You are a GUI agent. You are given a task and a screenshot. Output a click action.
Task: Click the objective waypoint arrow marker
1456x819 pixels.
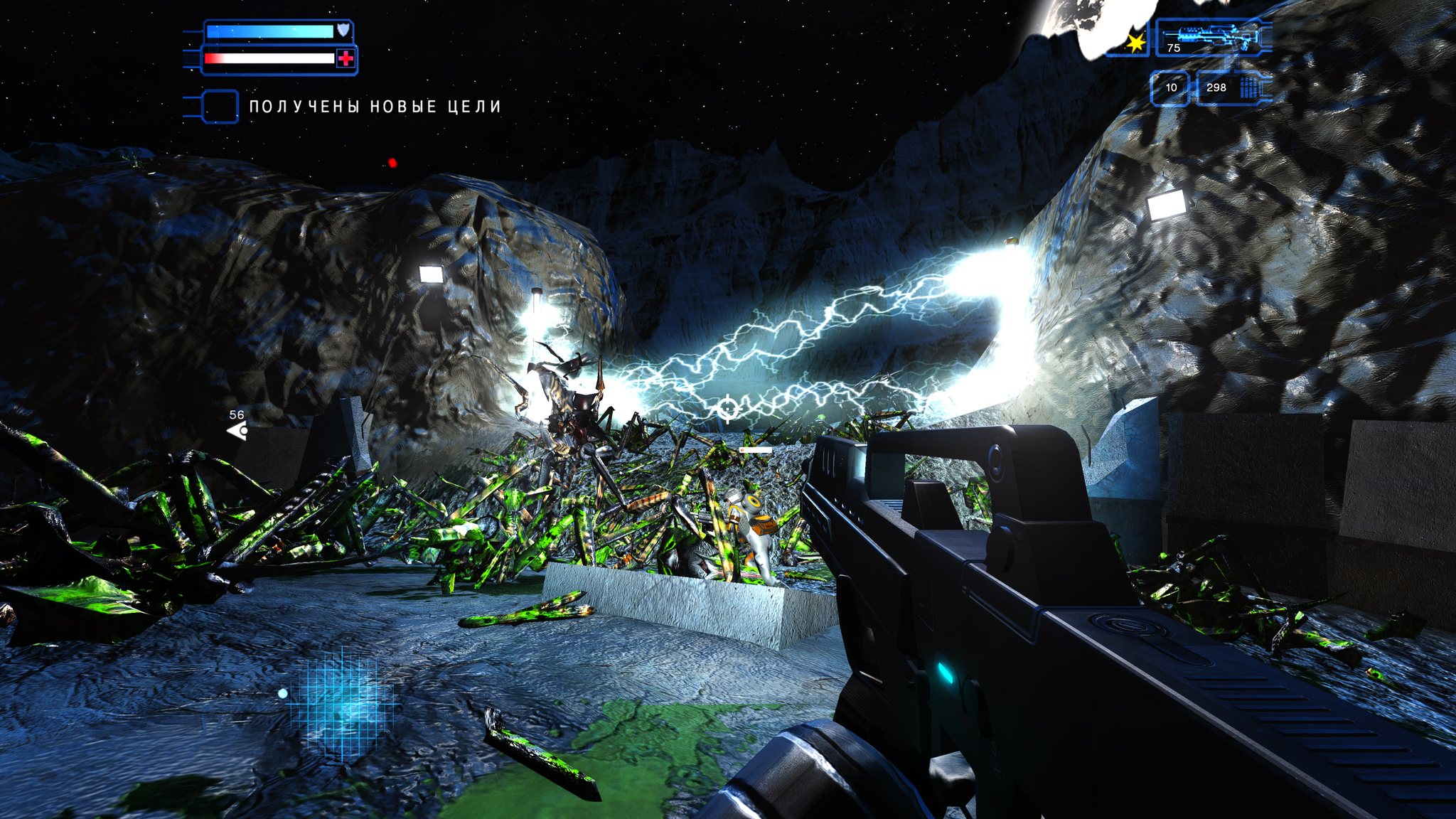(237, 431)
